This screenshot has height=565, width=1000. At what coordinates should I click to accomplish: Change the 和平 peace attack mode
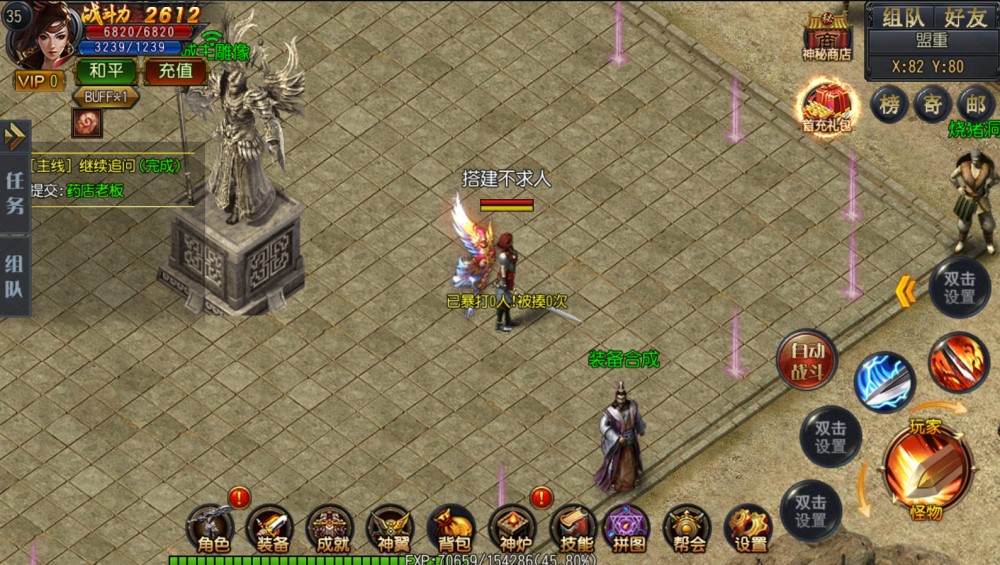tap(105, 72)
